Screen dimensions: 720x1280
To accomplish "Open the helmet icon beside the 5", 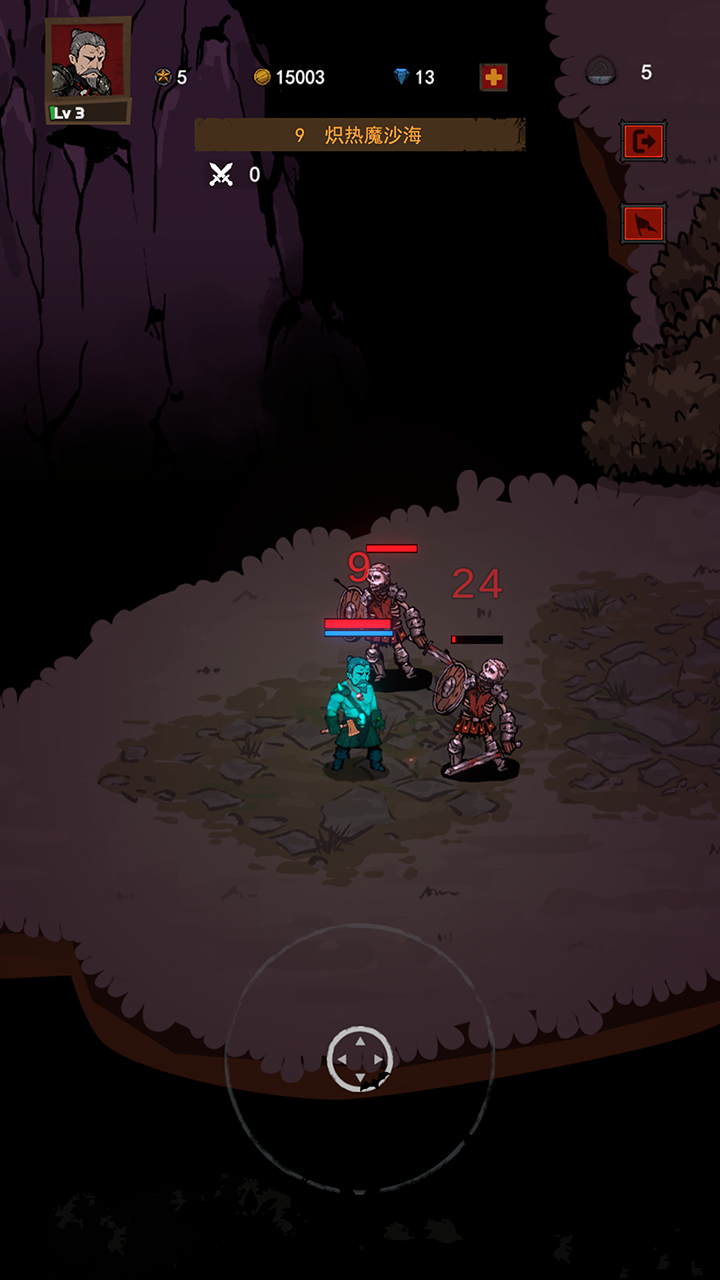I will 601,72.
